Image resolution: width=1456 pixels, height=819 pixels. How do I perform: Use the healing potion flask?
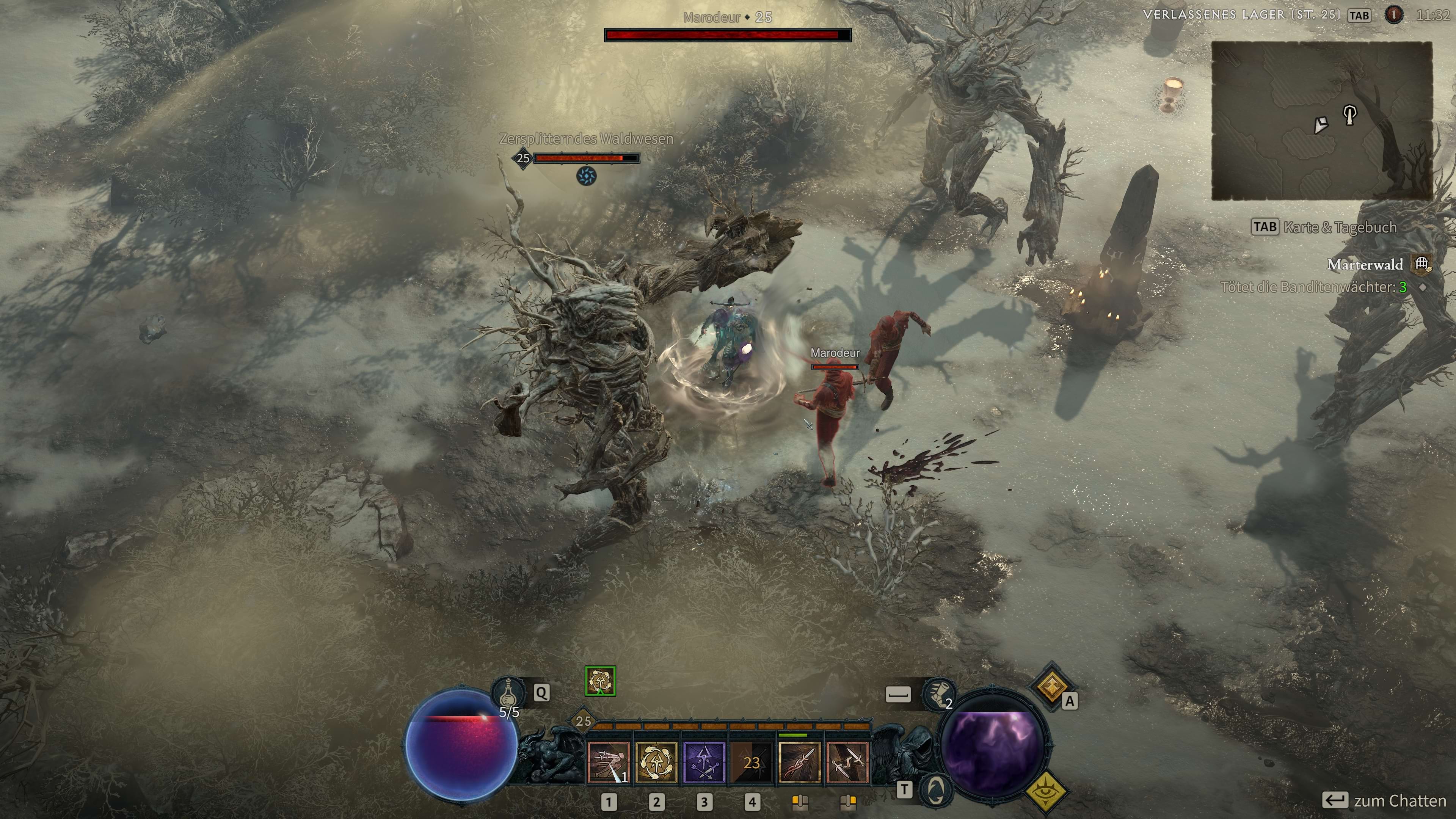508,692
